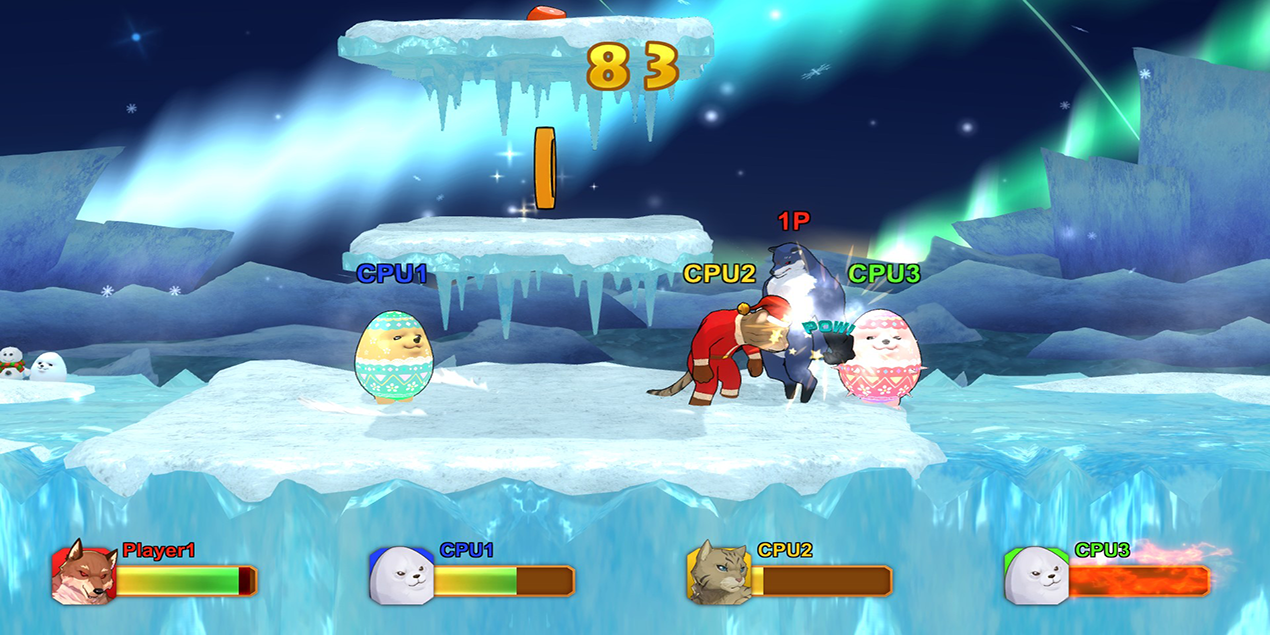
Task: Click Player1's wolf portrait
Action: point(84,573)
